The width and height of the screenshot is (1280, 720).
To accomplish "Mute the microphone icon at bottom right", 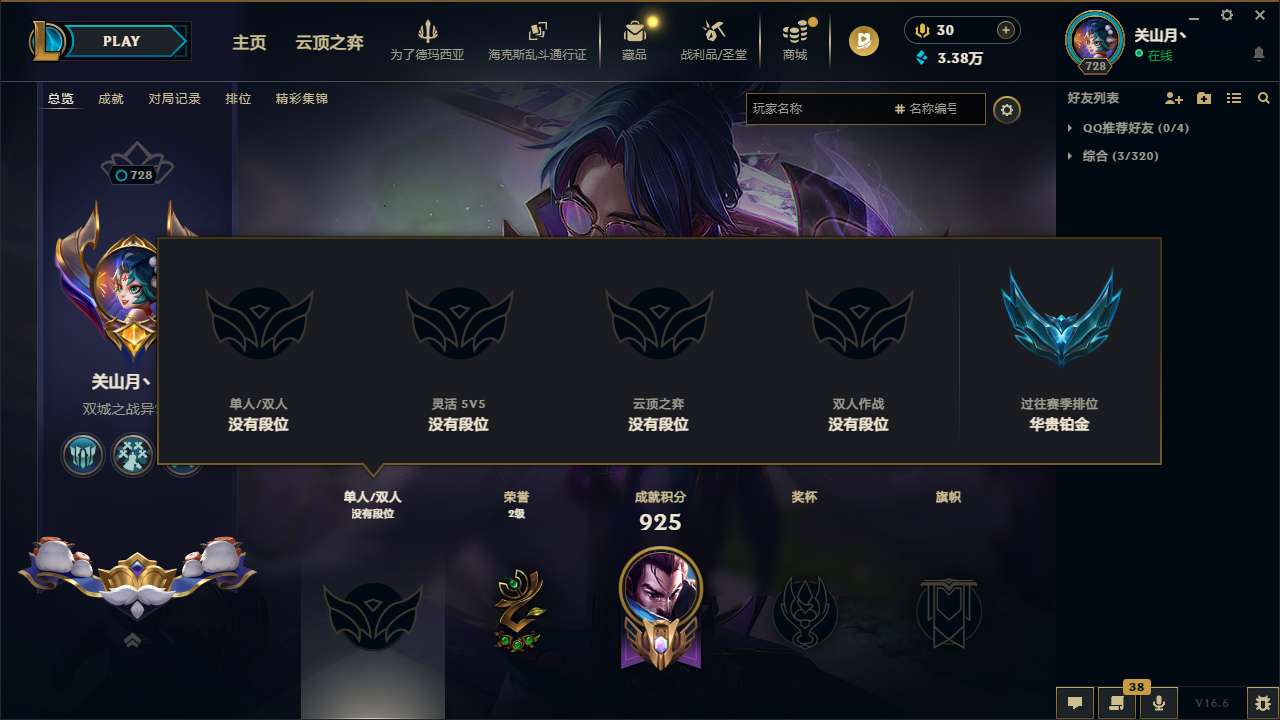I will pyautogui.click(x=1160, y=703).
